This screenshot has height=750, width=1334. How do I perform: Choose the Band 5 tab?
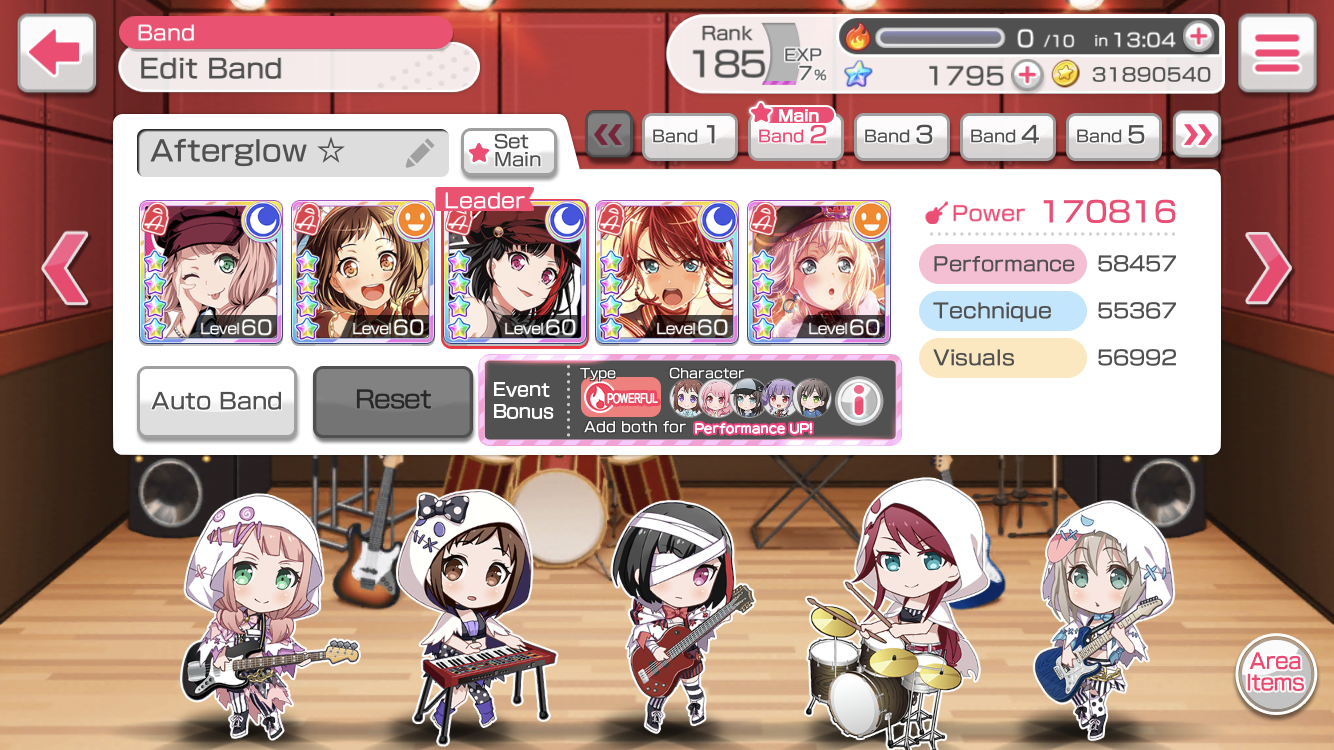pos(1110,136)
